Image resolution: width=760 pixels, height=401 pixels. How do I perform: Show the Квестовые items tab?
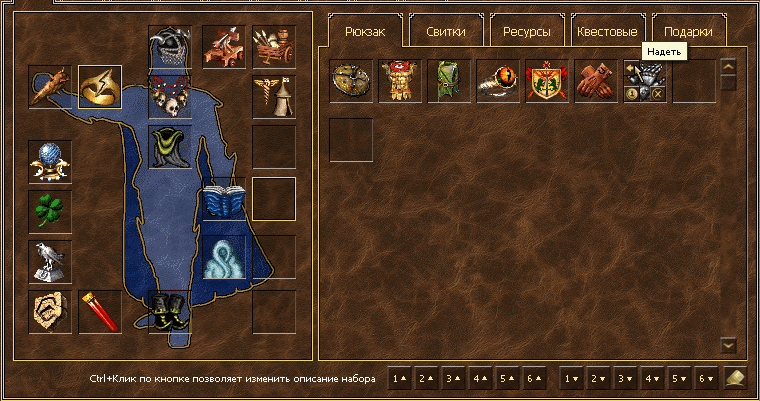(x=607, y=31)
